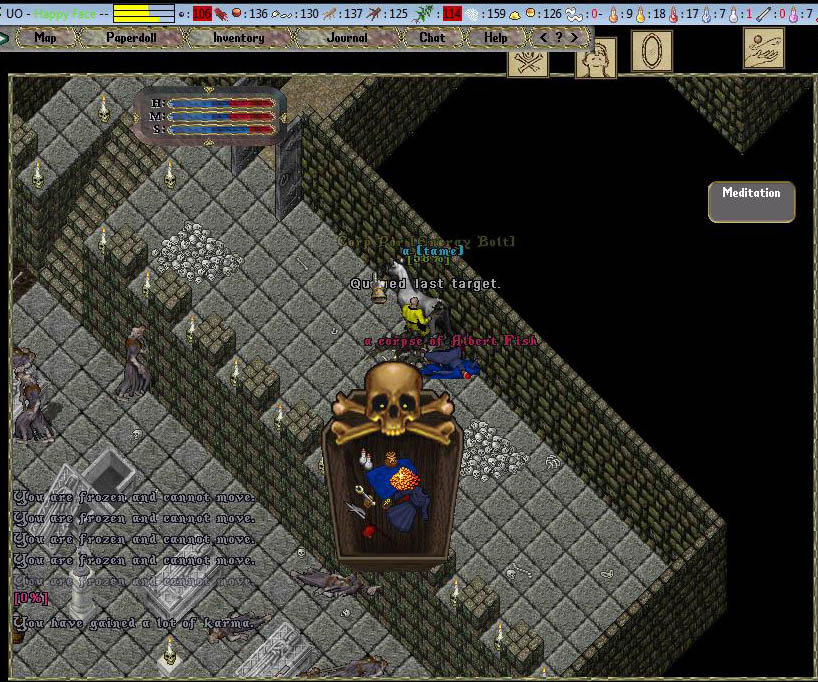
Task: Open the Help menu
Action: pyautogui.click(x=495, y=38)
